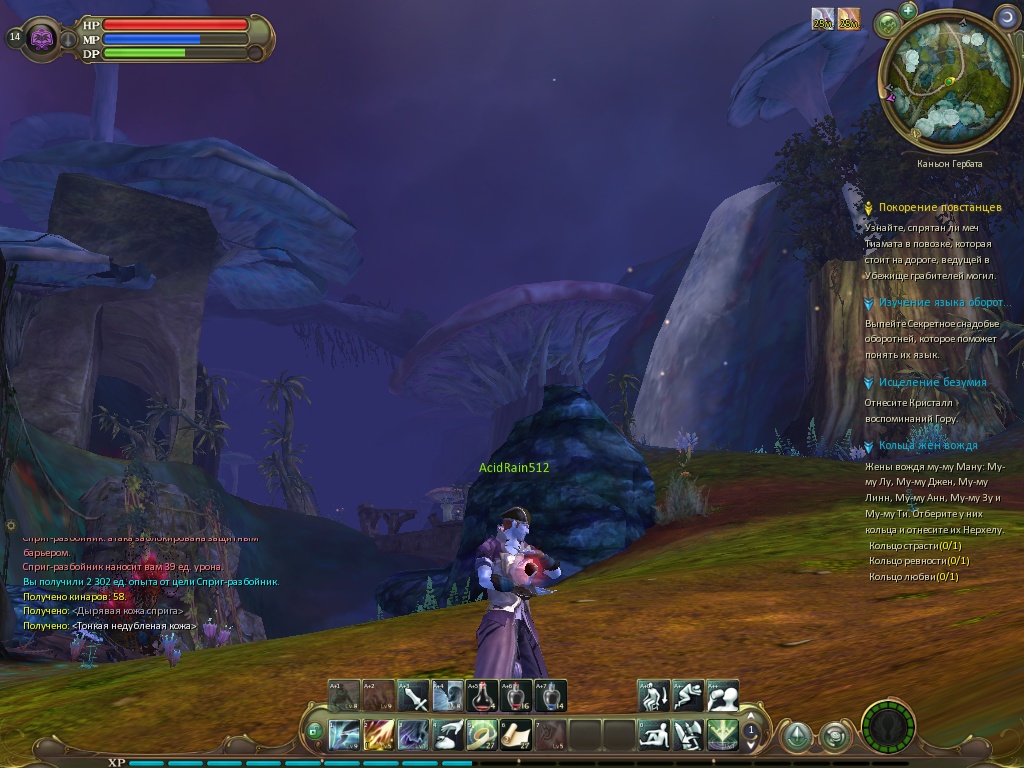Use the sword skill in the upper hotbar
The image size is (1024, 768).
pos(413,696)
